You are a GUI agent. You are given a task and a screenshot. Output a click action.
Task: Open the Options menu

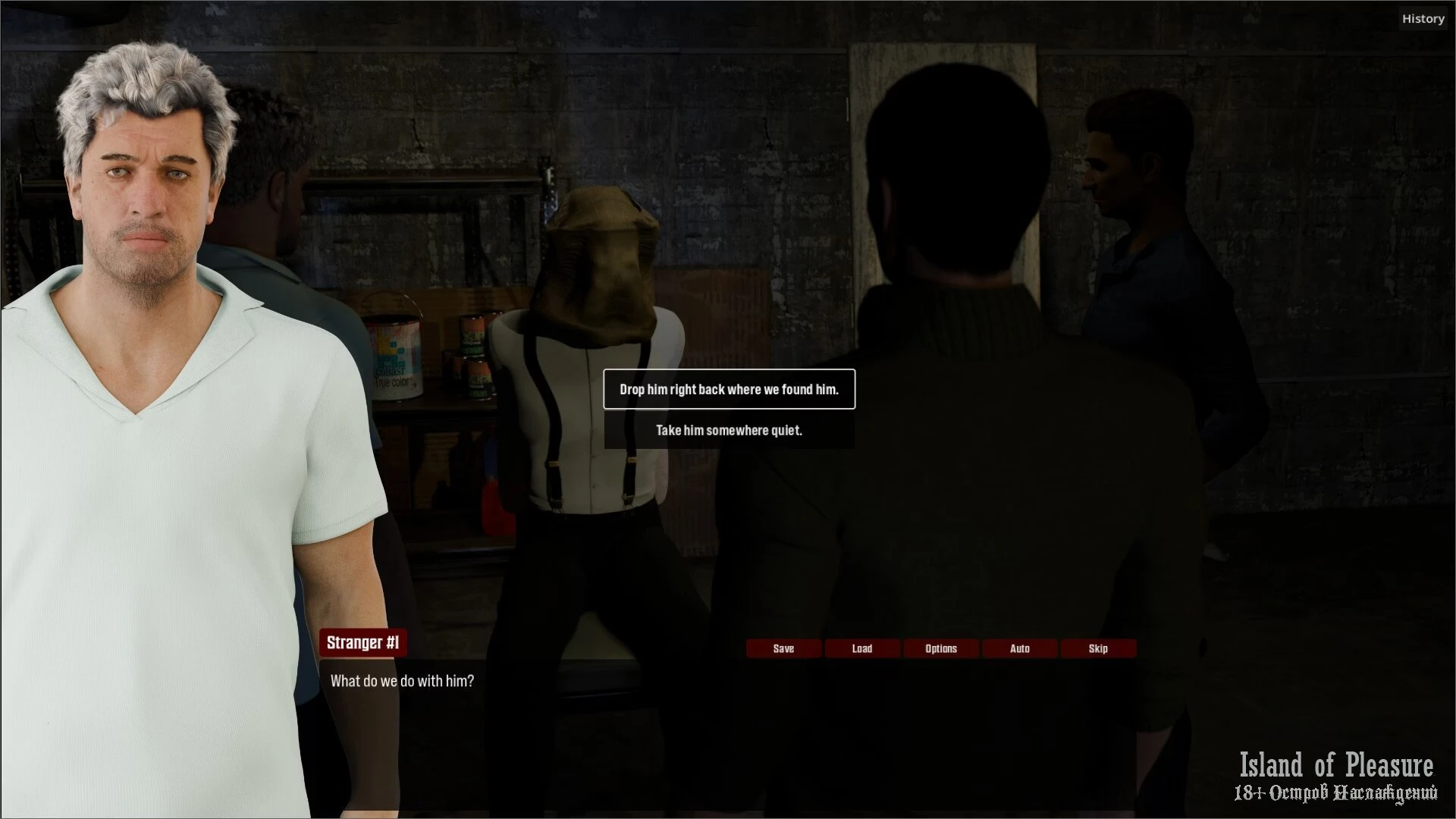click(x=941, y=648)
